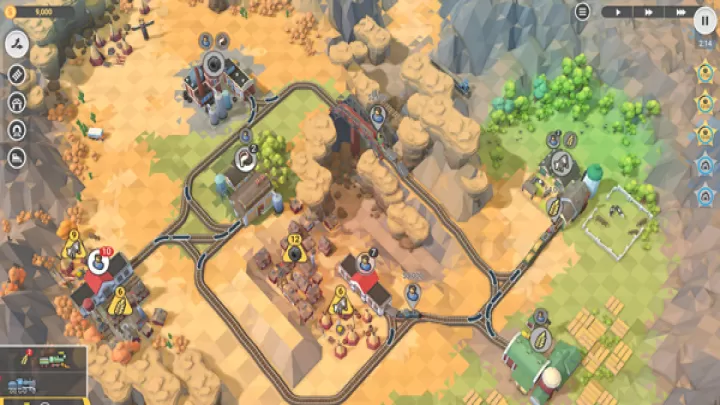This screenshot has height=405, width=720.
Task: Set game speed to normal play
Action: (x=618, y=12)
